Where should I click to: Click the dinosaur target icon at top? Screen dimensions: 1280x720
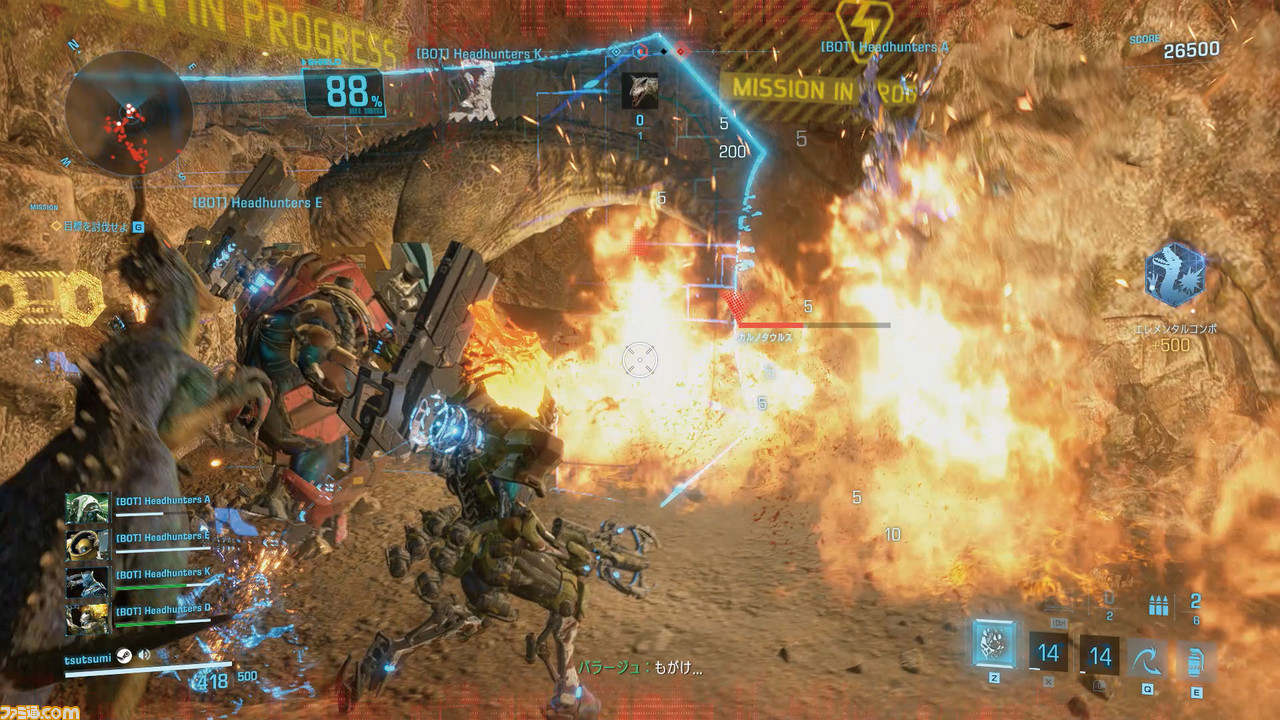coord(639,90)
